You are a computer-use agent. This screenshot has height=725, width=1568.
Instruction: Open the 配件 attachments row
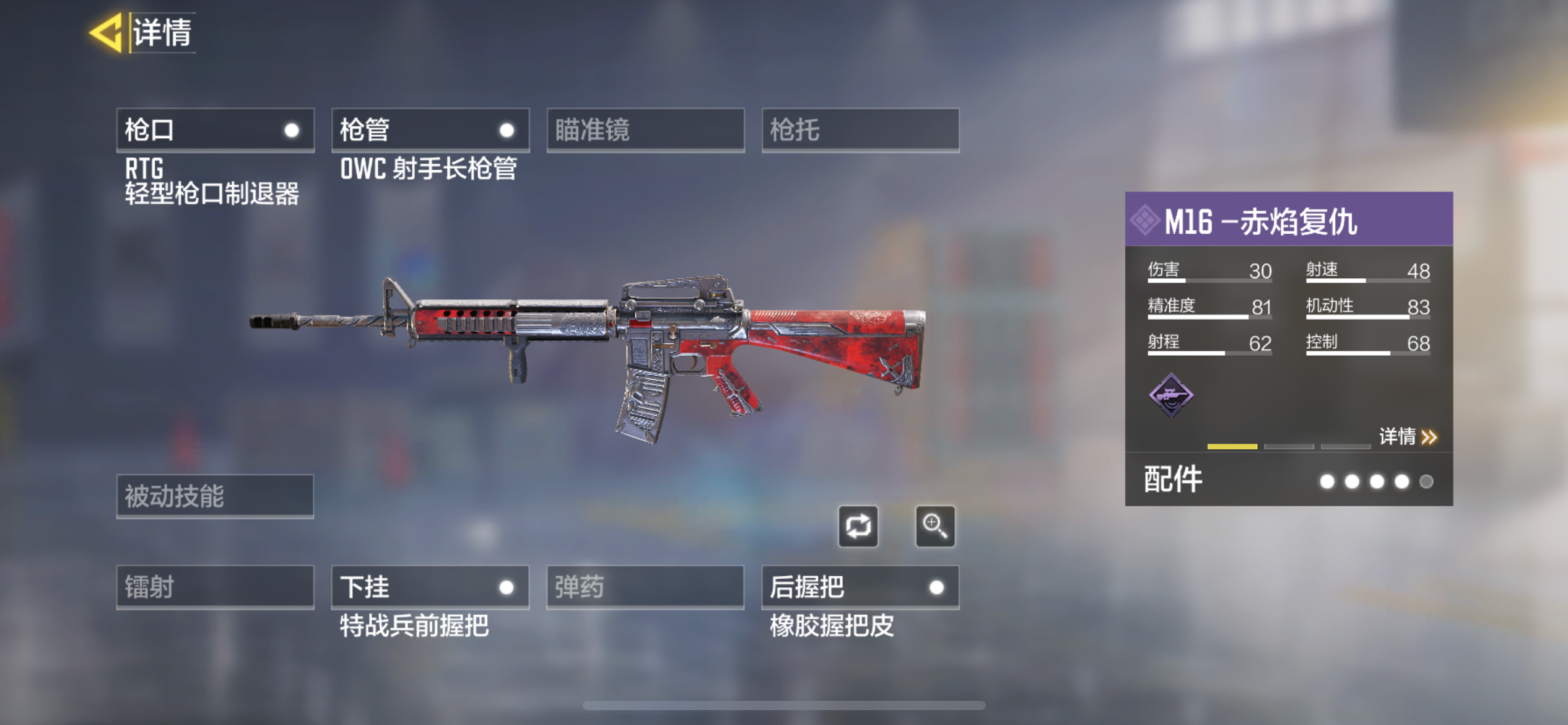(1288, 480)
